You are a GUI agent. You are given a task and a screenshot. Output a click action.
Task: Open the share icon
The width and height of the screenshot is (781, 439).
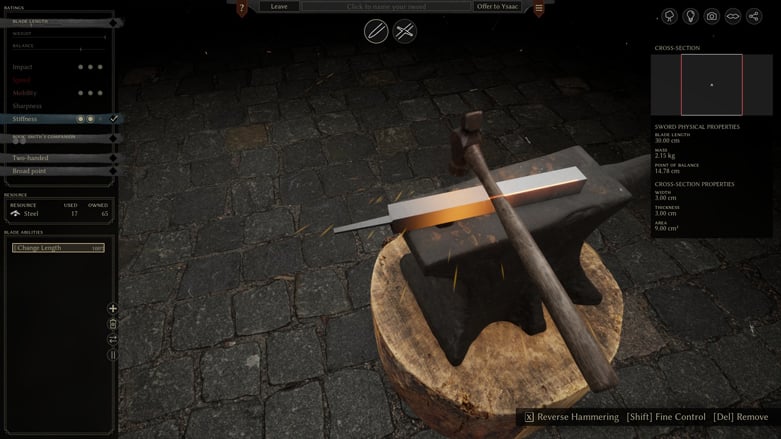(753, 16)
